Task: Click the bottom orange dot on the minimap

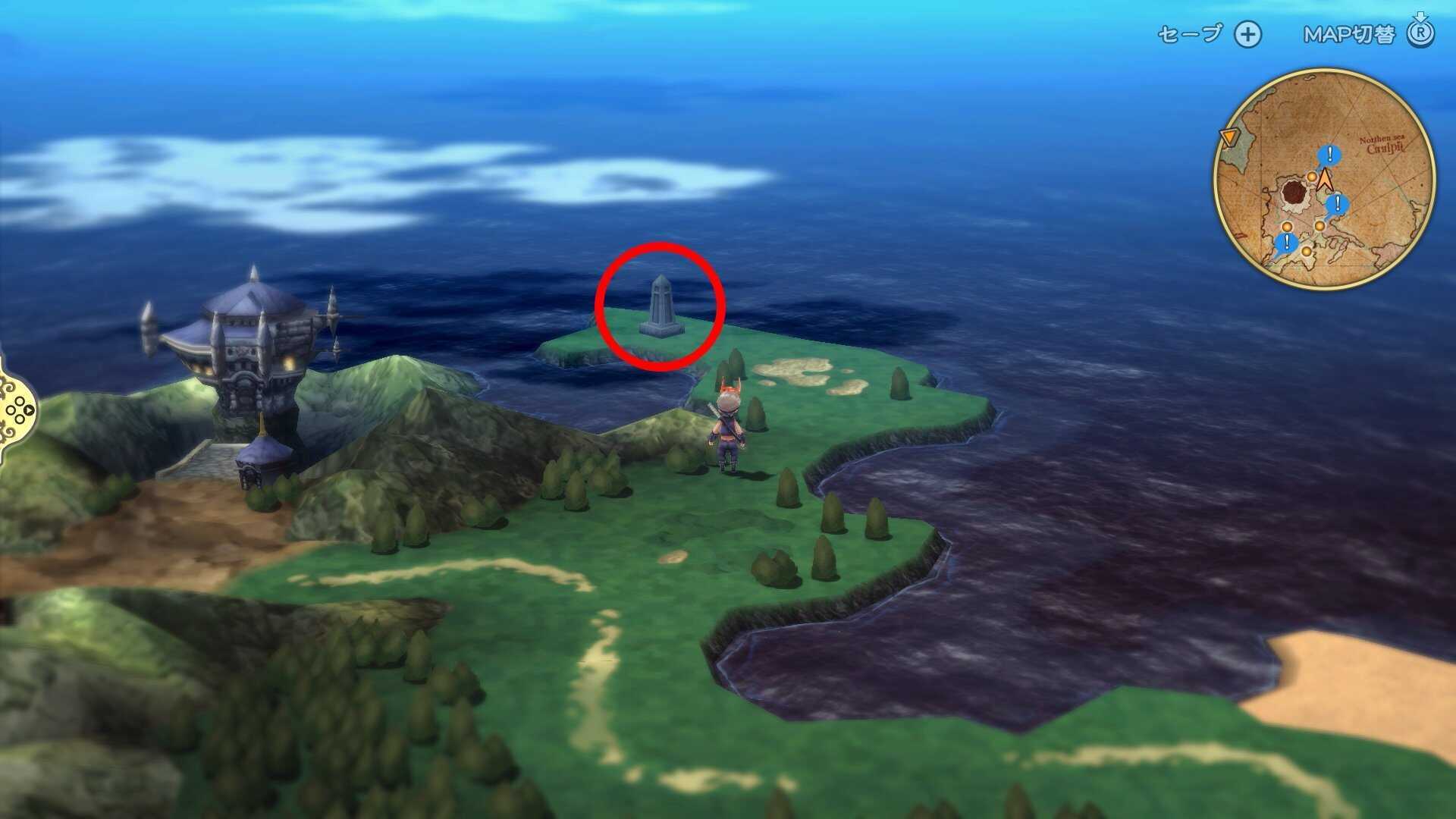Action: [x=1307, y=252]
